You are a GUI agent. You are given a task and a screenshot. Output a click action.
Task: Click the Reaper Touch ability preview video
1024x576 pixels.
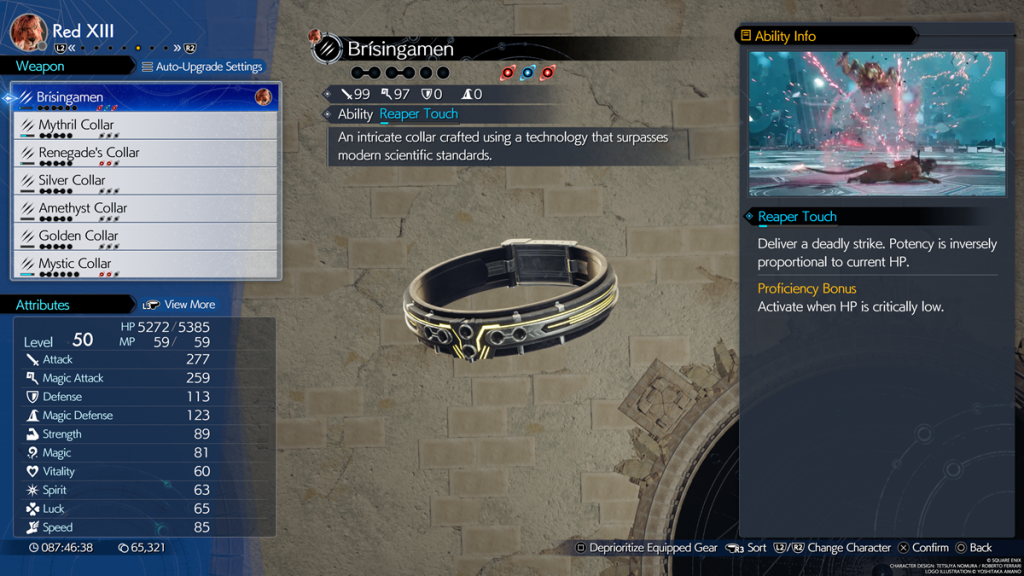pos(876,123)
